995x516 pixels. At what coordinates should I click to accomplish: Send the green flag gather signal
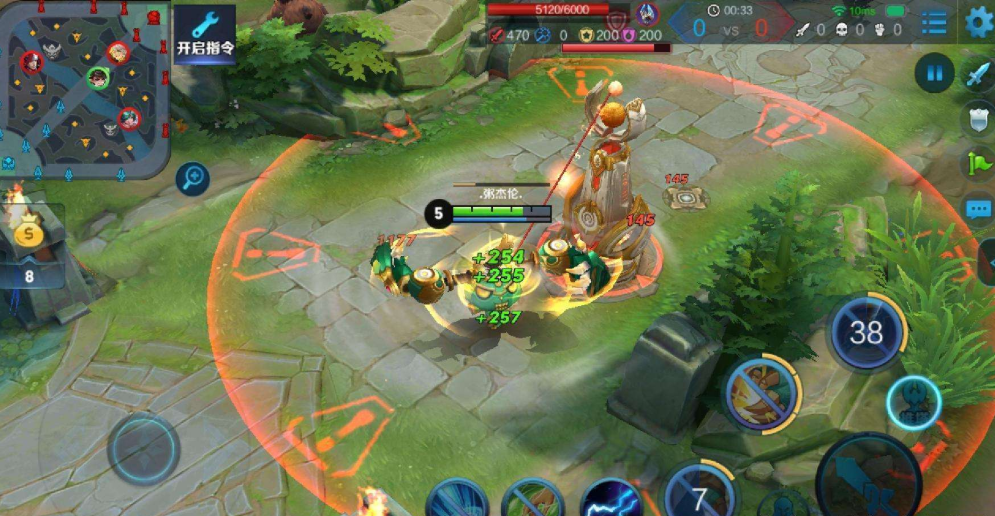tap(977, 163)
